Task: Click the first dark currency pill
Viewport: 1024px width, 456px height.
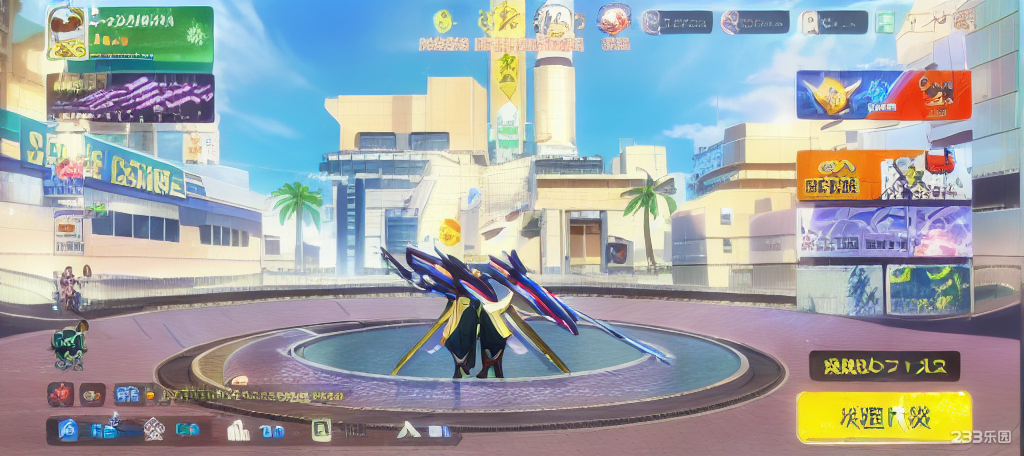Action: (x=677, y=22)
